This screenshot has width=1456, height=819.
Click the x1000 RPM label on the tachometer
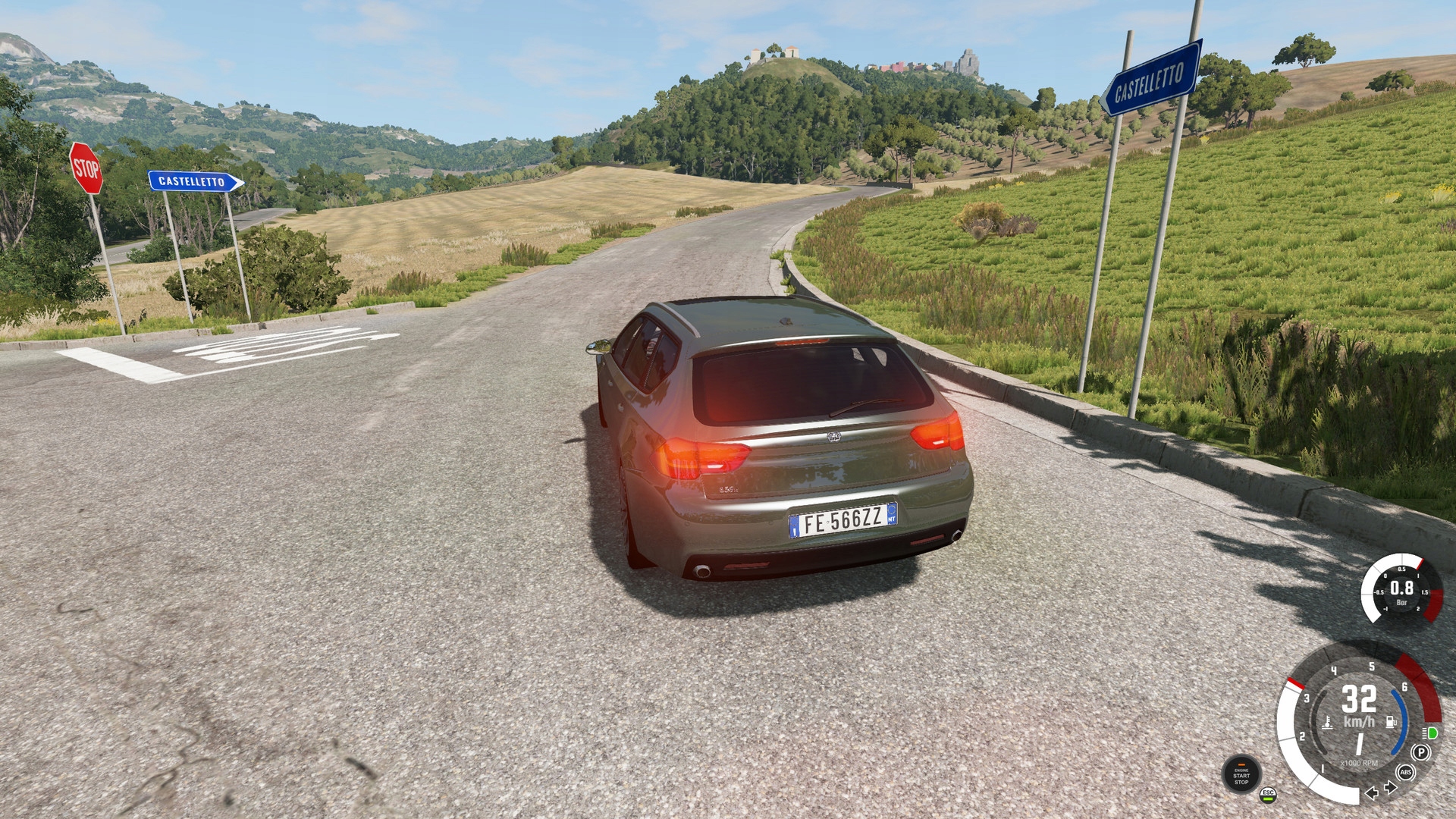(x=1360, y=763)
